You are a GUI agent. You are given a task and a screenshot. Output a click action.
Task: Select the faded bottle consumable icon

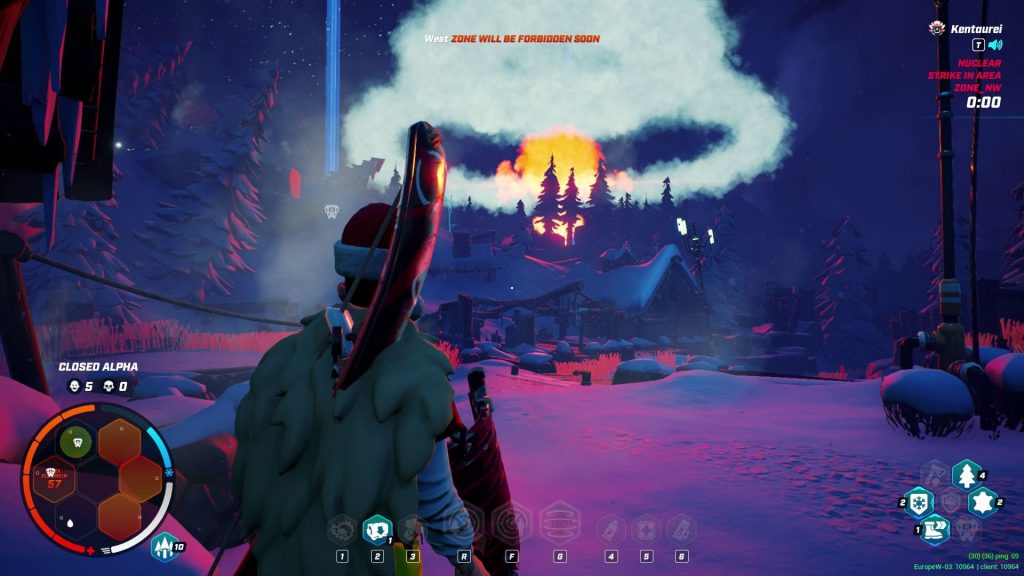[x=610, y=527]
